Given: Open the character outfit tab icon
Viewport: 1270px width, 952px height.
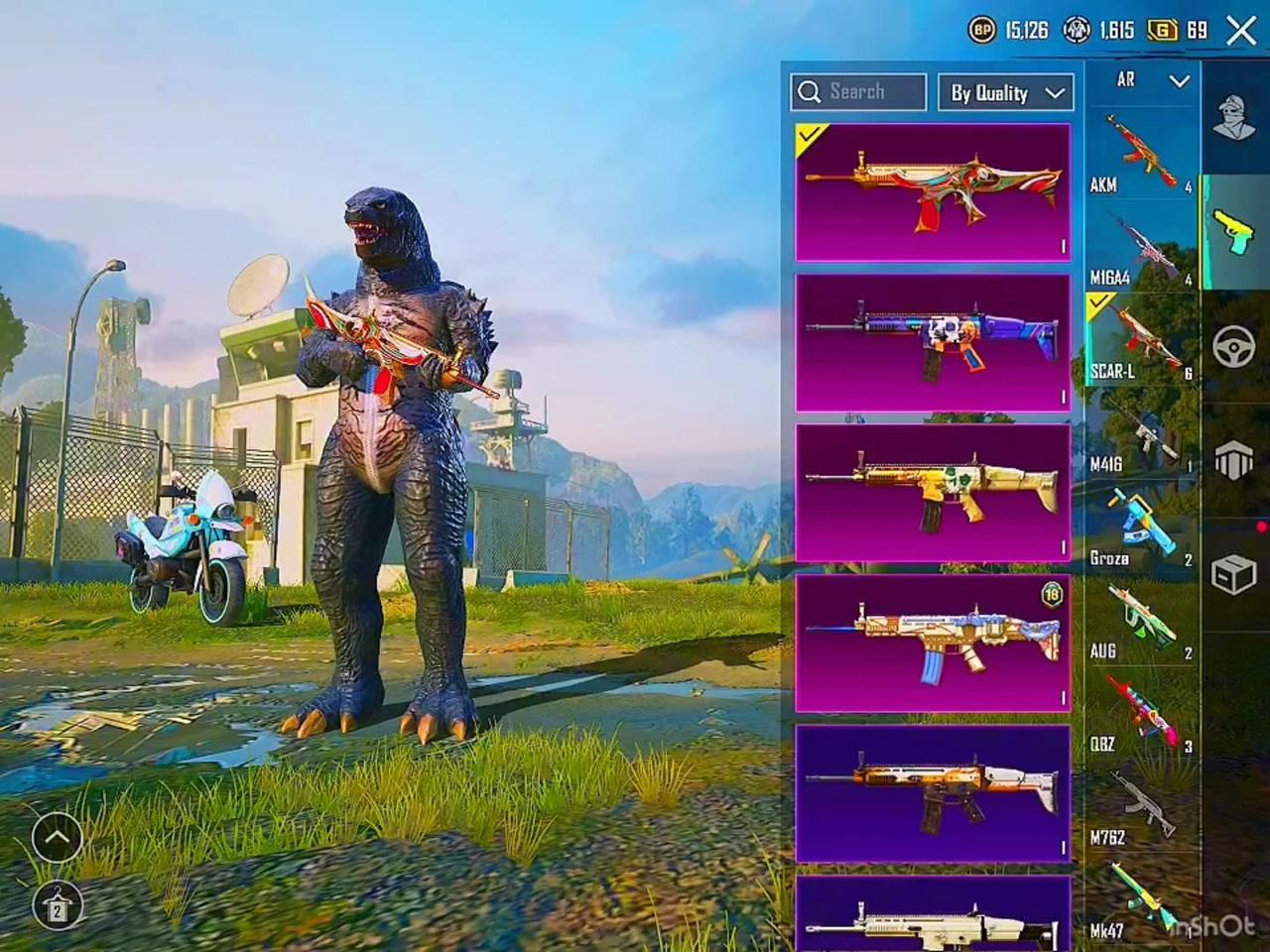Looking at the screenshot, I should pyautogui.click(x=1233, y=119).
